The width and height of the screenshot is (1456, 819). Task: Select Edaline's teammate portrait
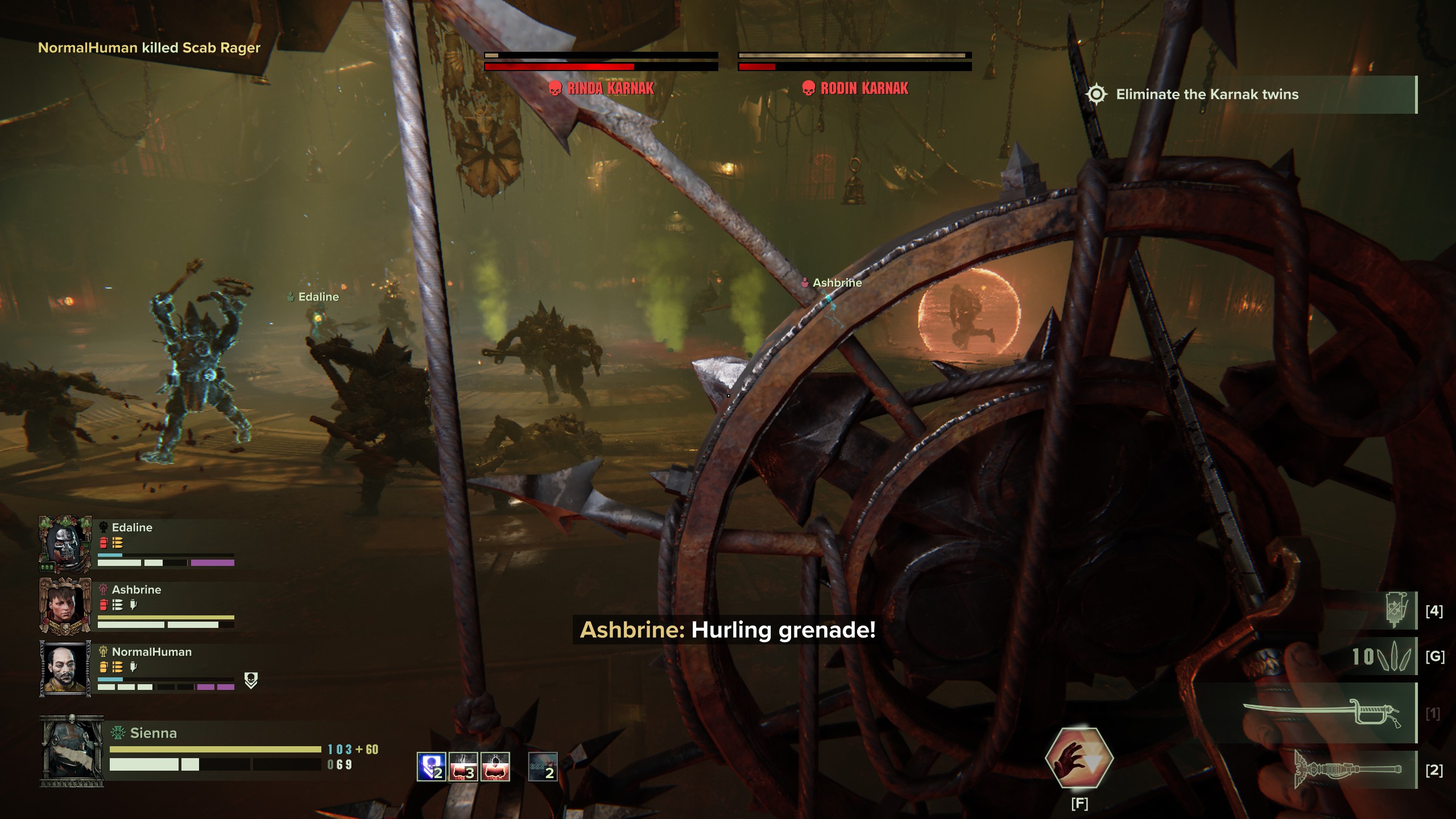point(65,544)
